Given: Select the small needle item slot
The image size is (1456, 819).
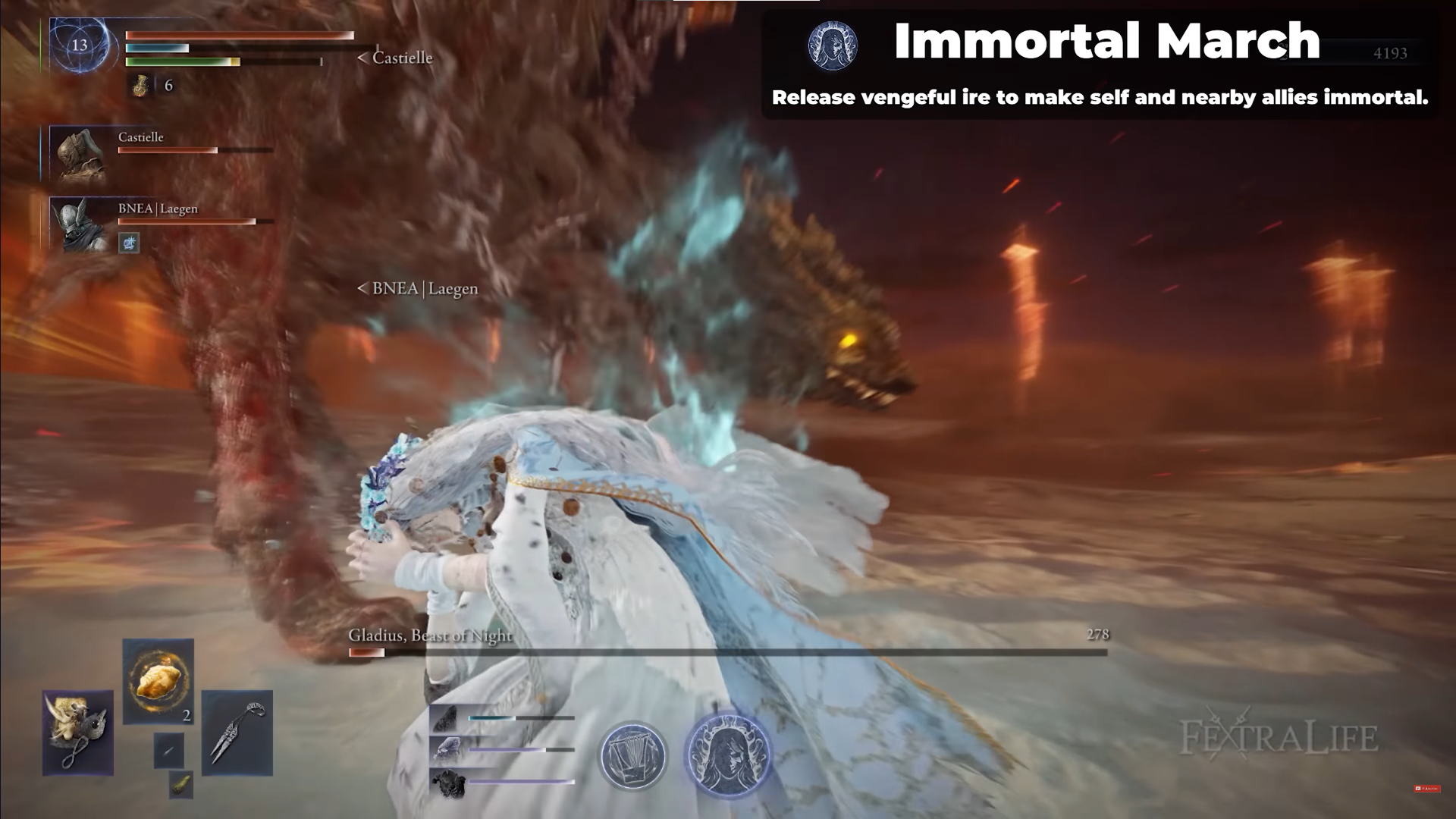Looking at the screenshot, I should pyautogui.click(x=168, y=751).
